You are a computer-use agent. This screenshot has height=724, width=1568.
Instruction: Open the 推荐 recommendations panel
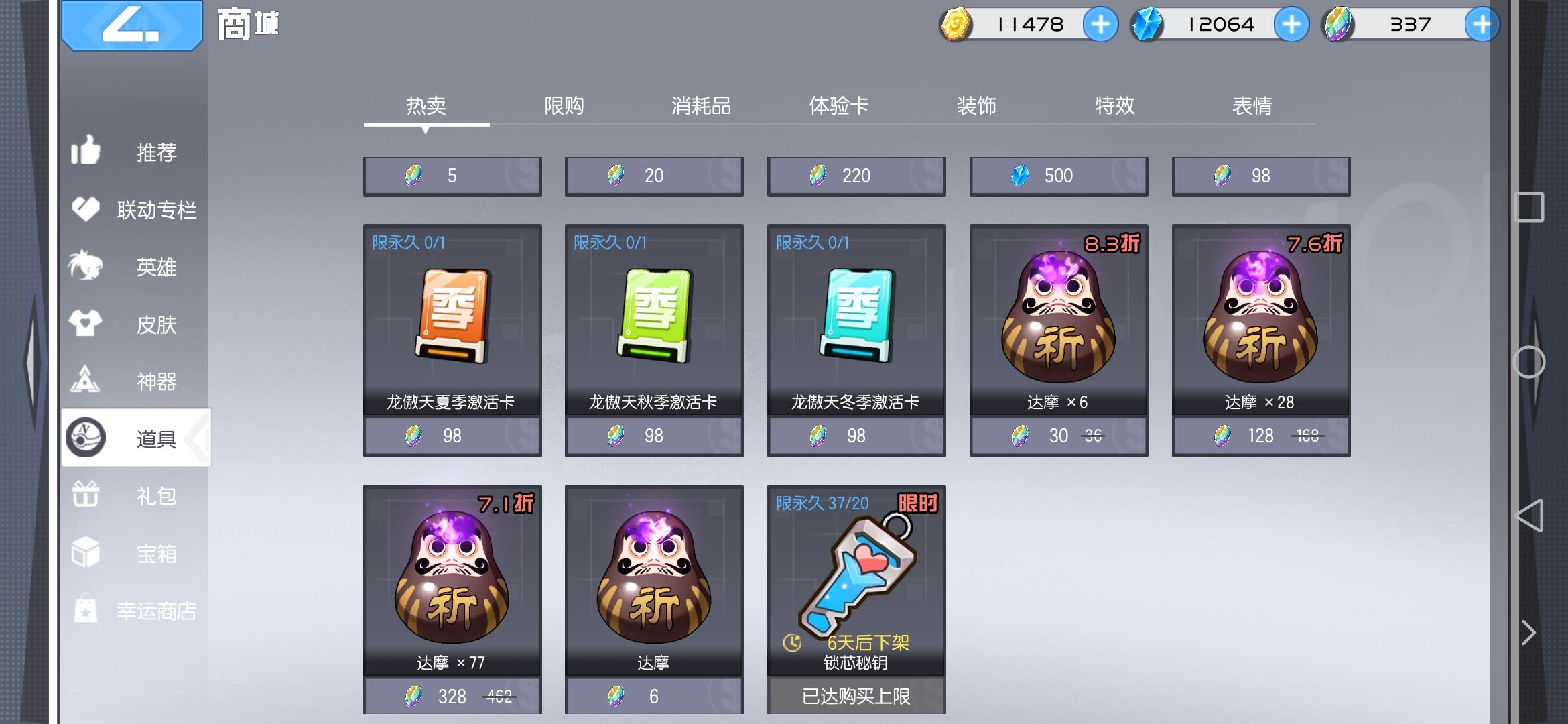point(134,153)
